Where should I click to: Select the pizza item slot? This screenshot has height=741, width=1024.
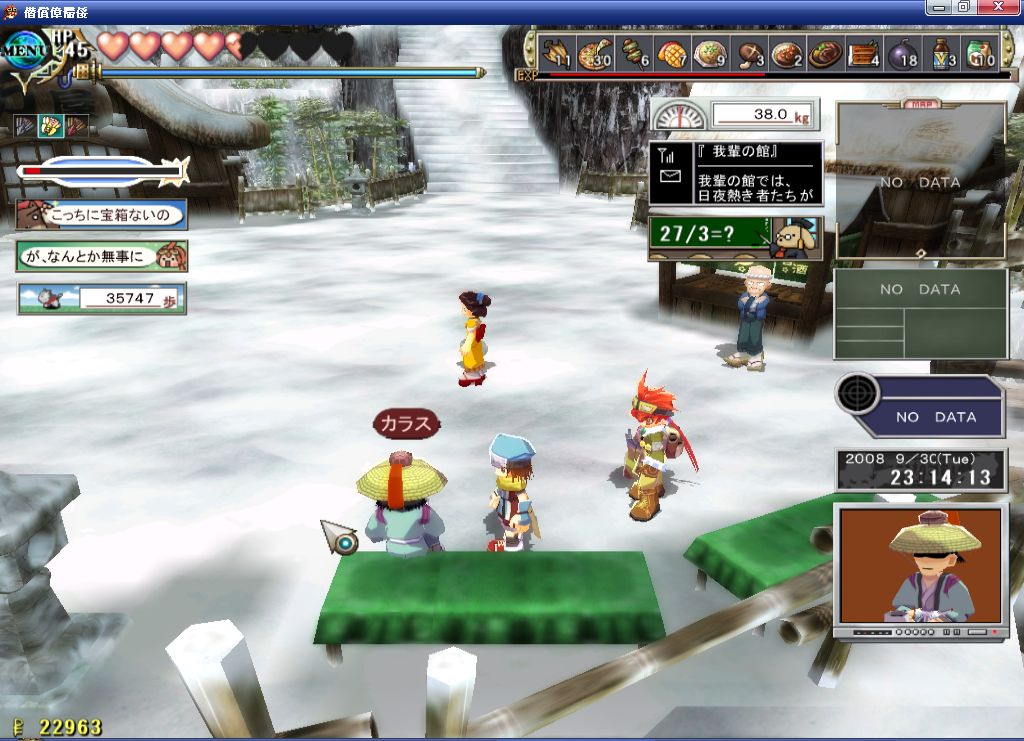pyautogui.click(x=595, y=52)
